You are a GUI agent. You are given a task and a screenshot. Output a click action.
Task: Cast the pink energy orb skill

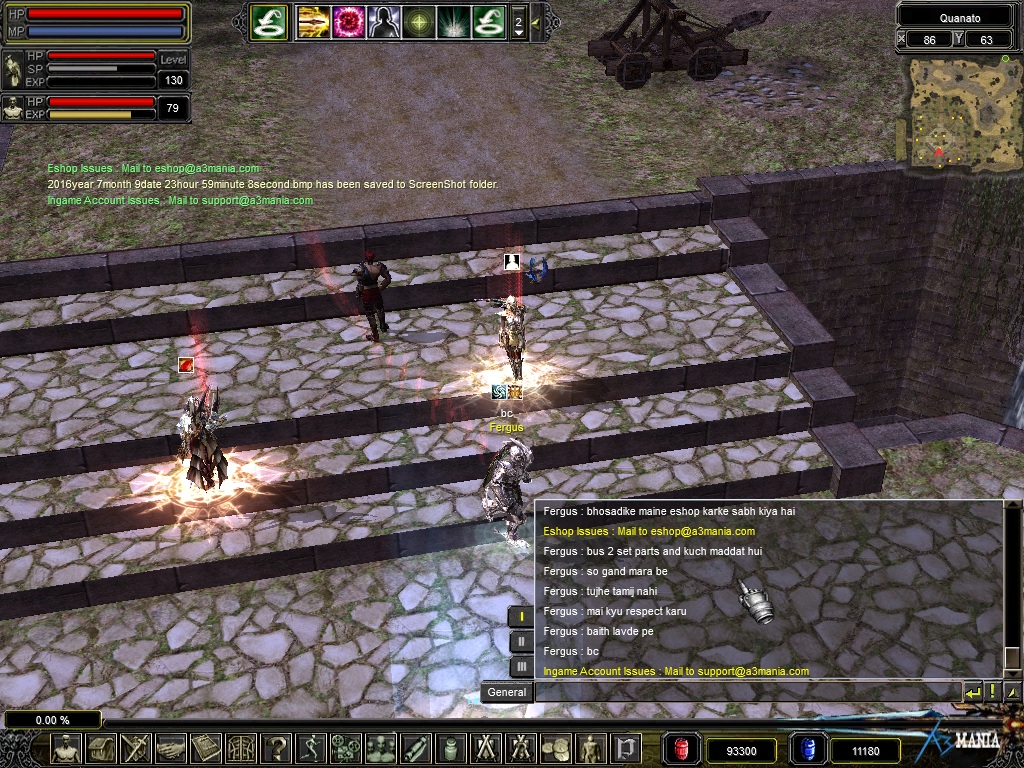pos(349,21)
